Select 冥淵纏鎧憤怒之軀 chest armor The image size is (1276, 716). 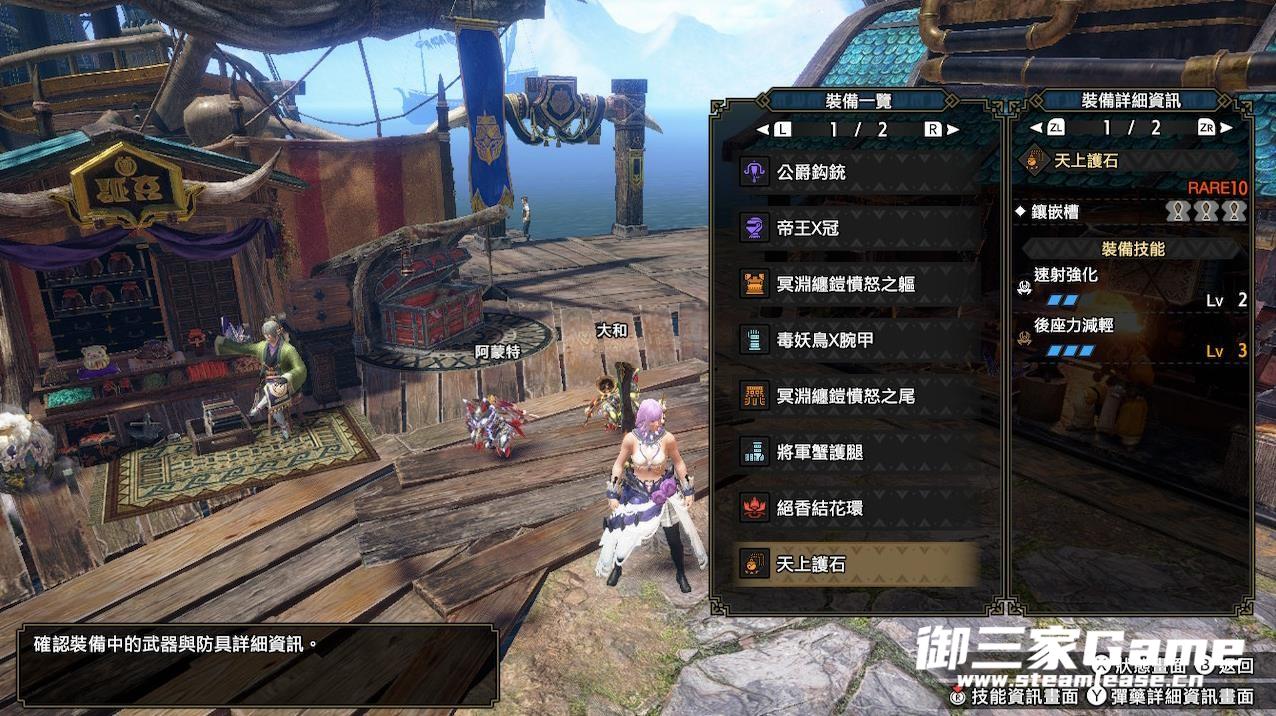(856, 284)
